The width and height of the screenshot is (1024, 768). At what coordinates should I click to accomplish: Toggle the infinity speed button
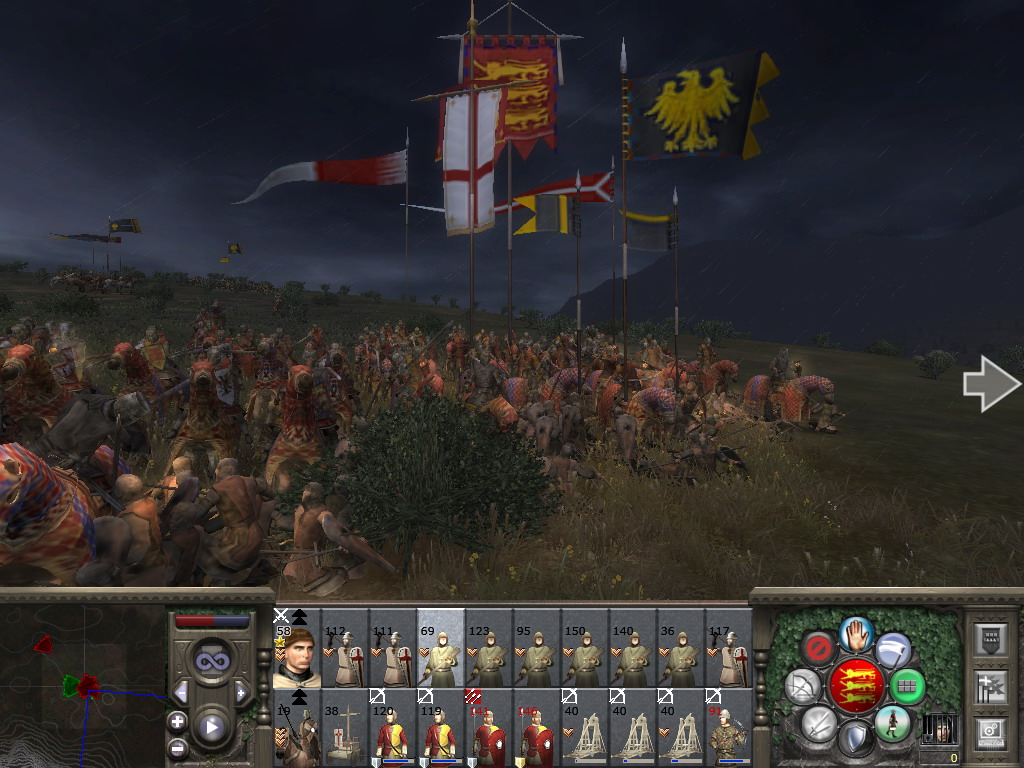tap(211, 661)
